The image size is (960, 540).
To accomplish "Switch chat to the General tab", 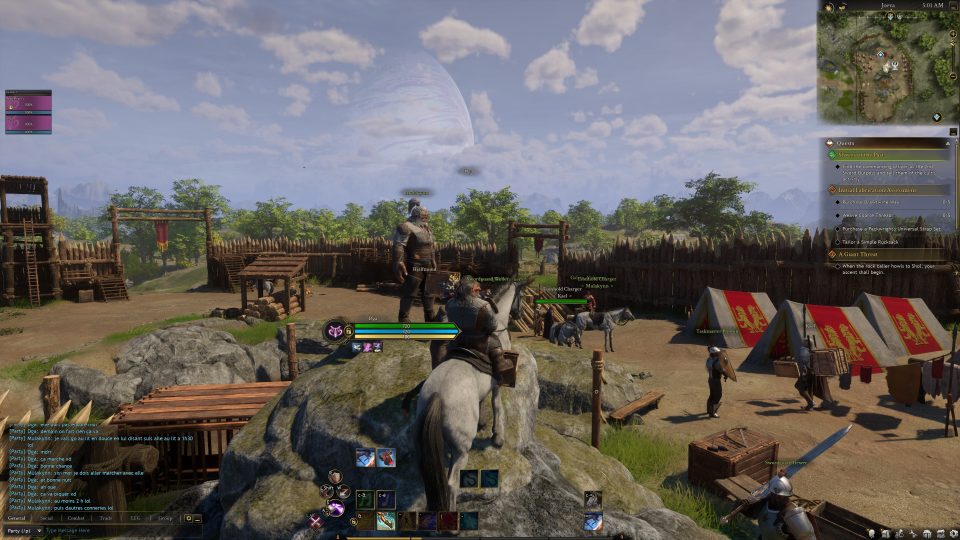I will pyautogui.click(x=17, y=518).
